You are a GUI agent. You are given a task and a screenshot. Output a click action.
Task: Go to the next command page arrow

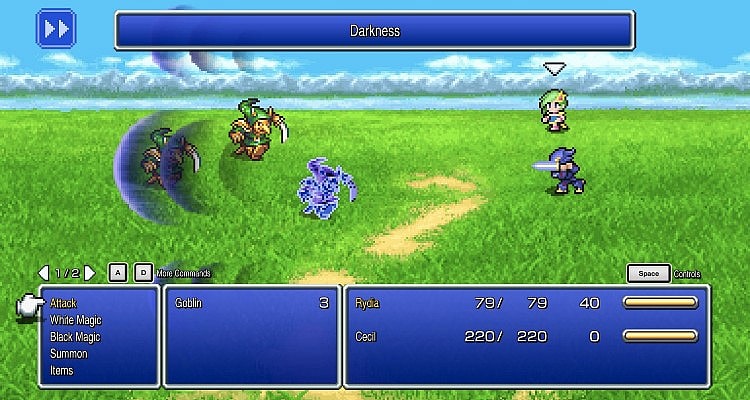pyautogui.click(x=89, y=272)
